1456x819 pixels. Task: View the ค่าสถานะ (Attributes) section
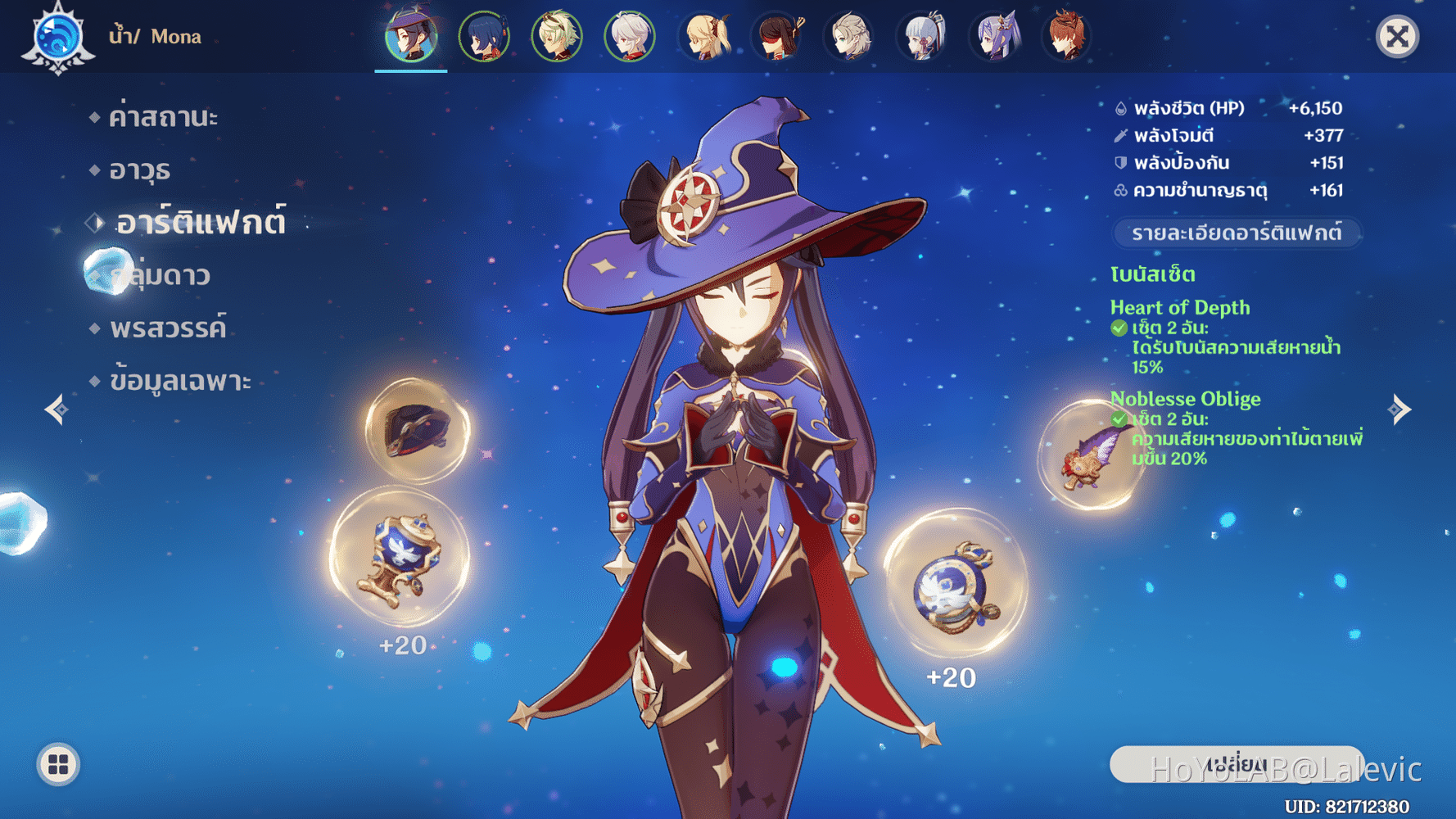[162, 115]
